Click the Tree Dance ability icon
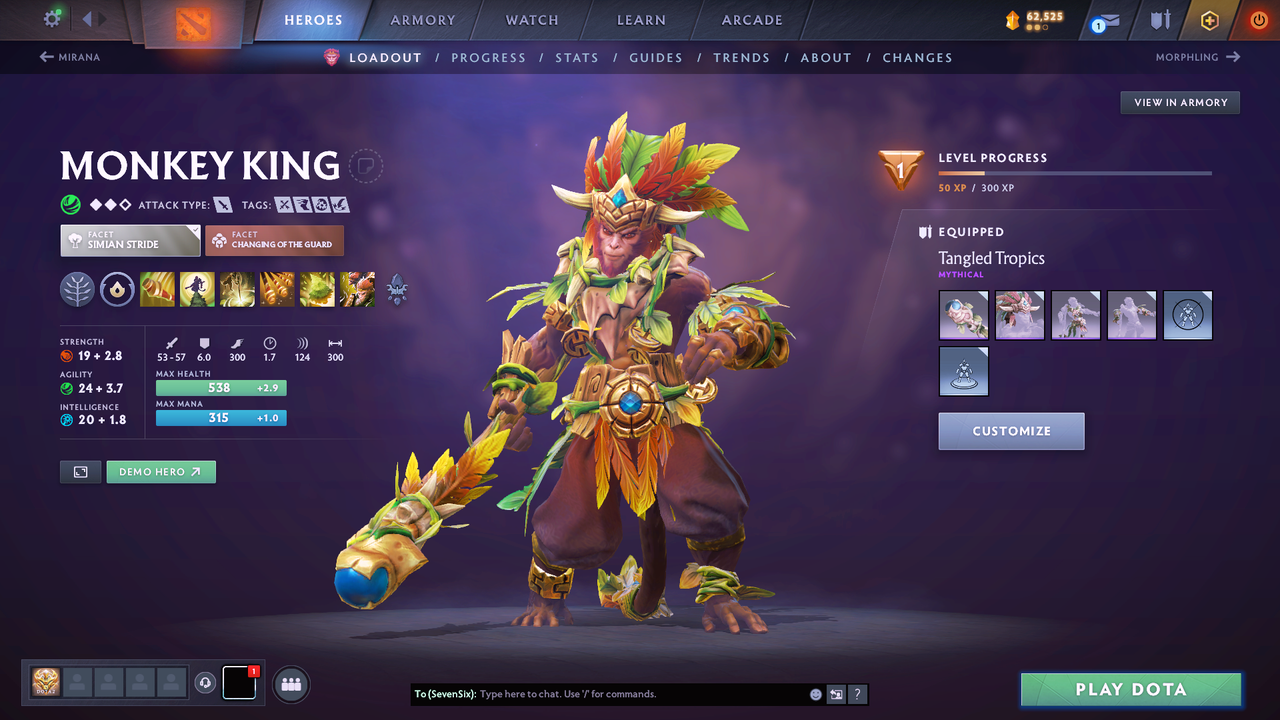 pyautogui.click(x=197, y=289)
